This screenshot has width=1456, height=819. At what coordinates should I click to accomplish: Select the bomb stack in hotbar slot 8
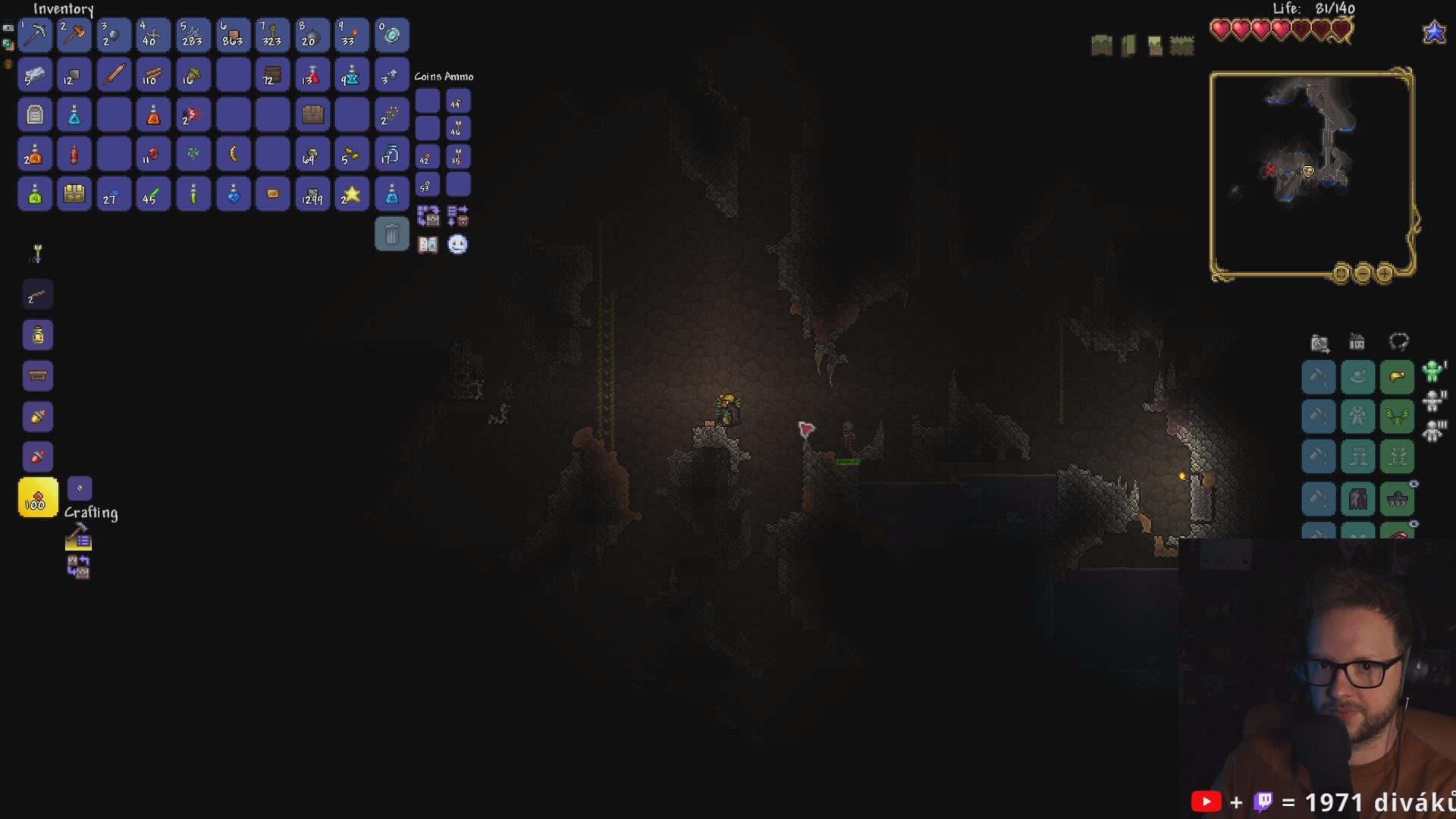click(x=312, y=35)
